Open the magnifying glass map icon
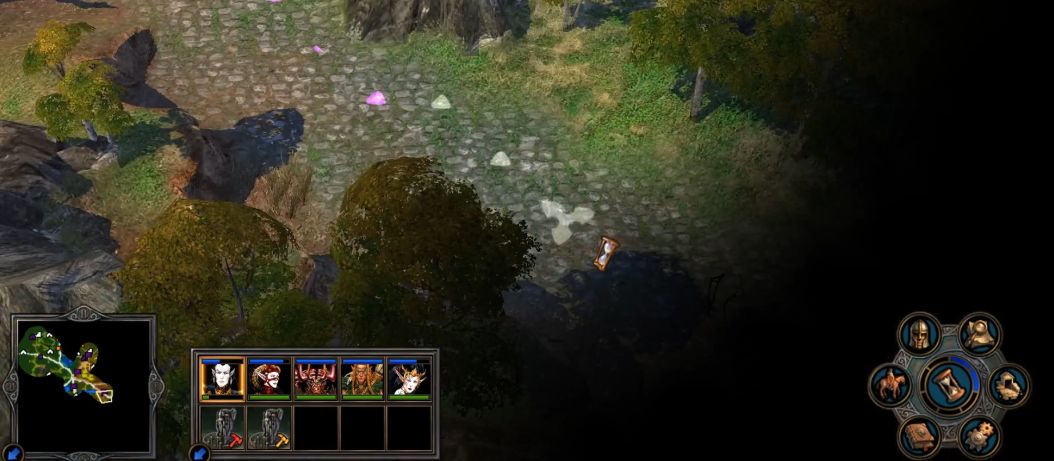 (979, 335)
